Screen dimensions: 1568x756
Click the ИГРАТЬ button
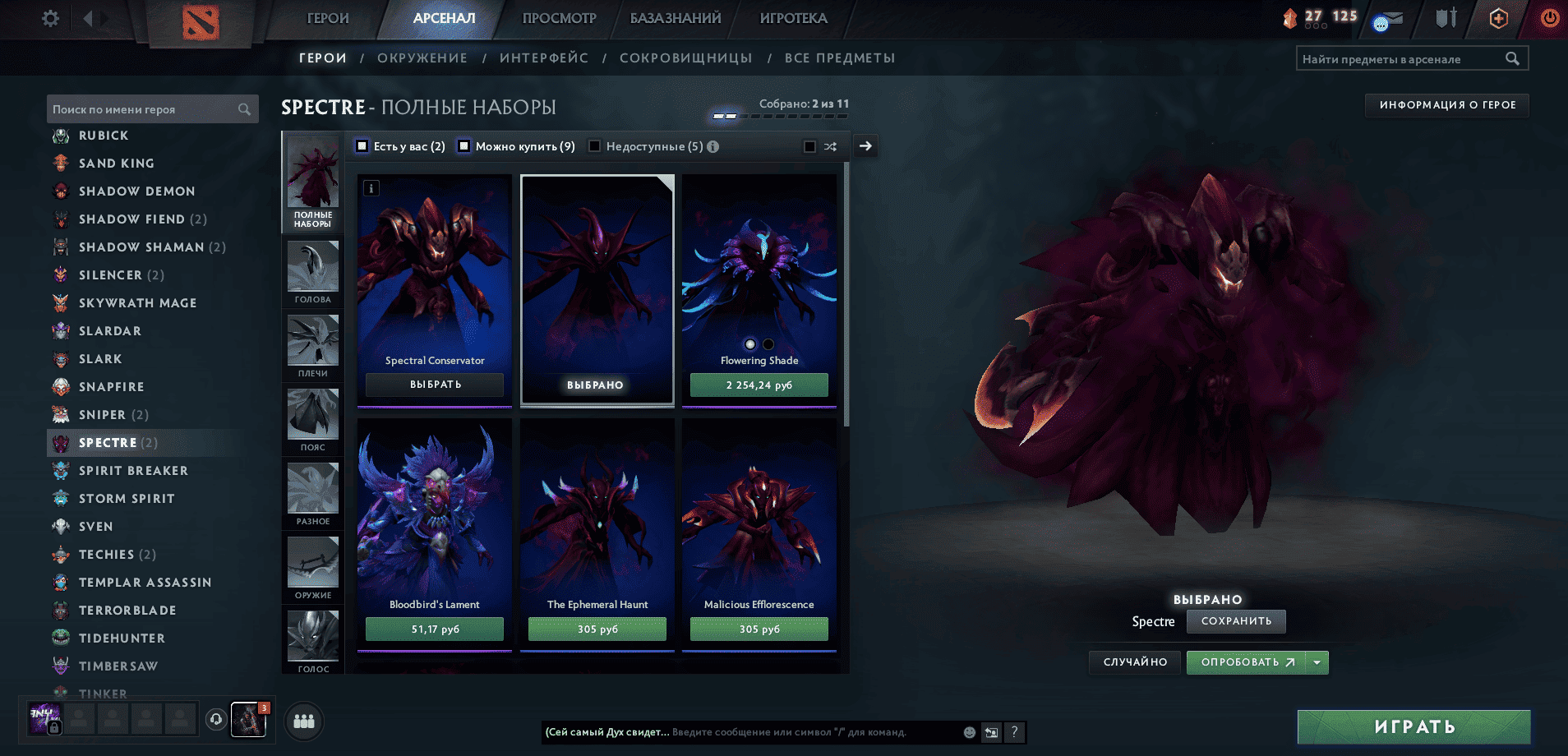(1414, 726)
